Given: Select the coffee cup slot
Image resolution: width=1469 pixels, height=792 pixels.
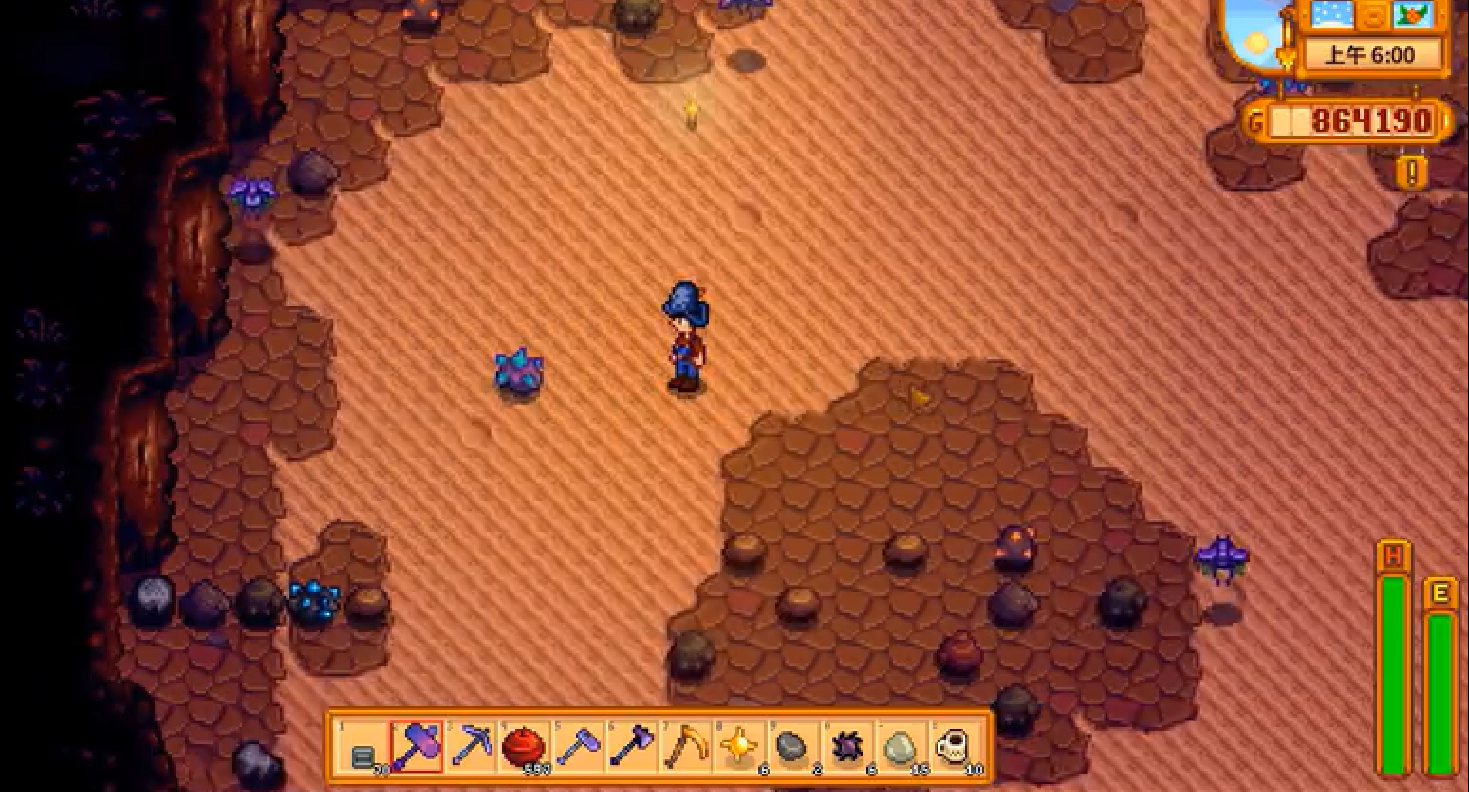Looking at the screenshot, I should coord(956,746).
